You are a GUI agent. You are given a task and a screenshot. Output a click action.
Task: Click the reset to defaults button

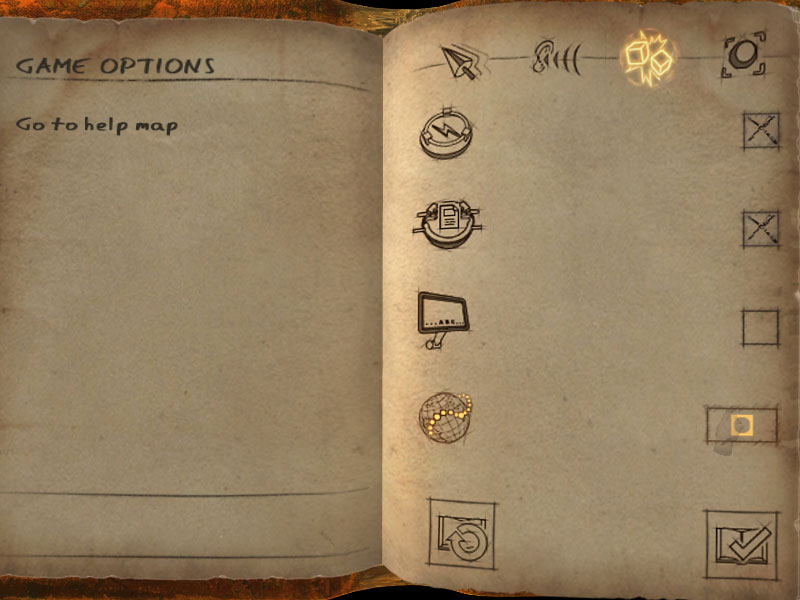[462, 539]
